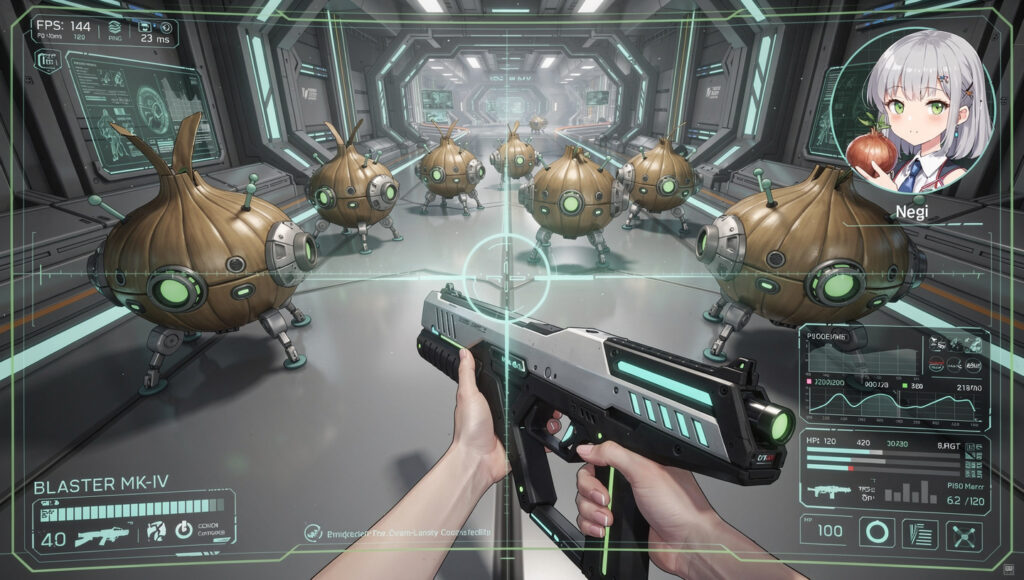Click the stacked-layers ping icon
Image resolution: width=1024 pixels, height=580 pixels.
(x=113, y=28)
